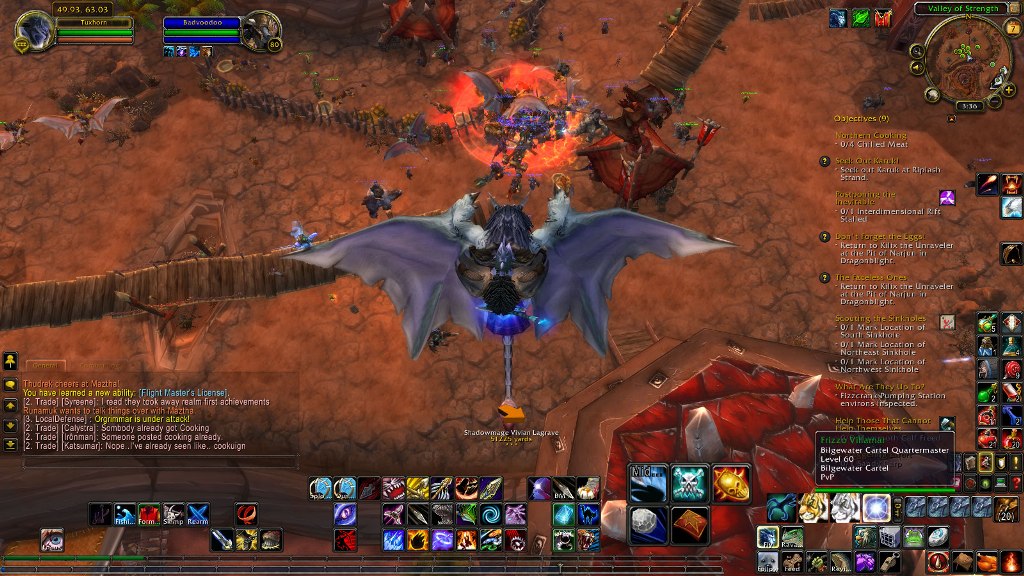Select the Badvoodoo target portrait
The height and width of the screenshot is (576, 1024).
(261, 30)
